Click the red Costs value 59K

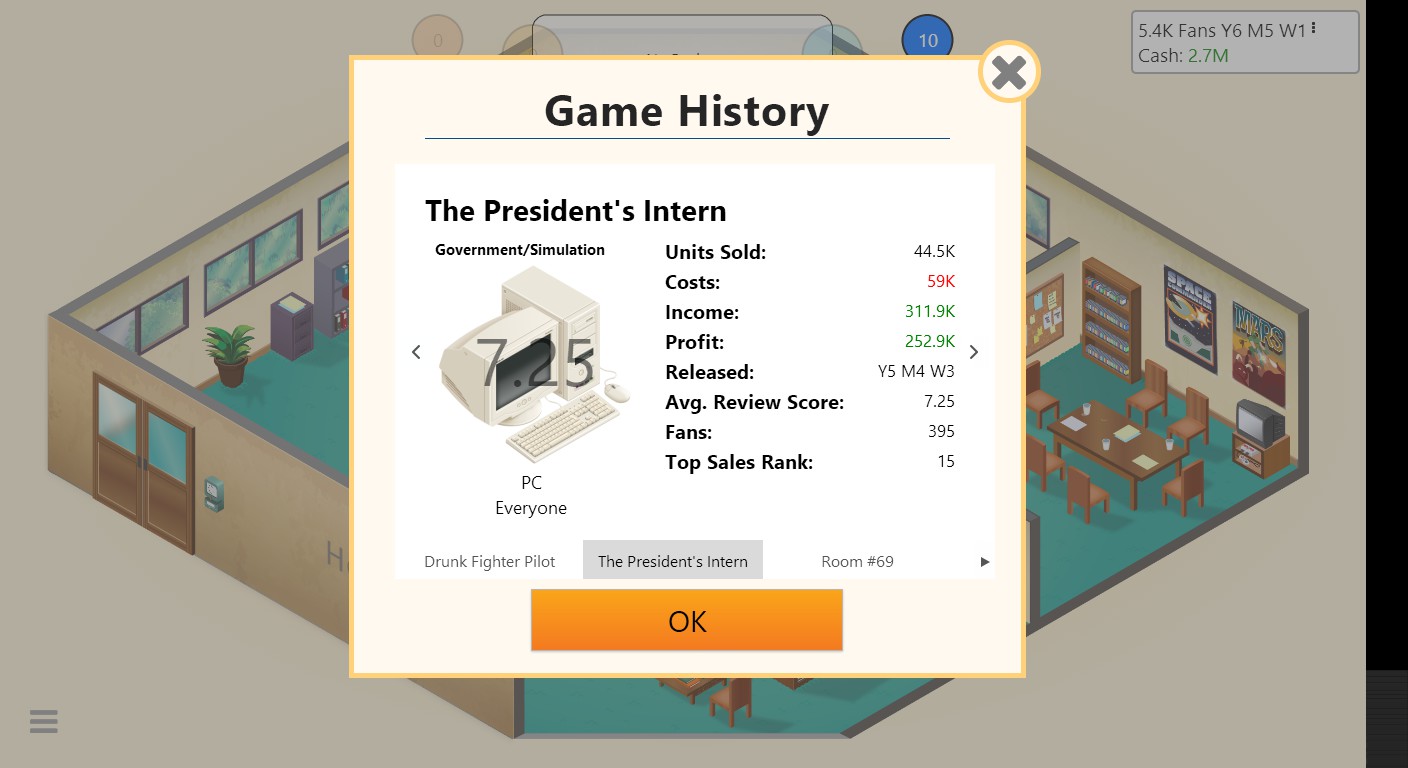(940, 282)
